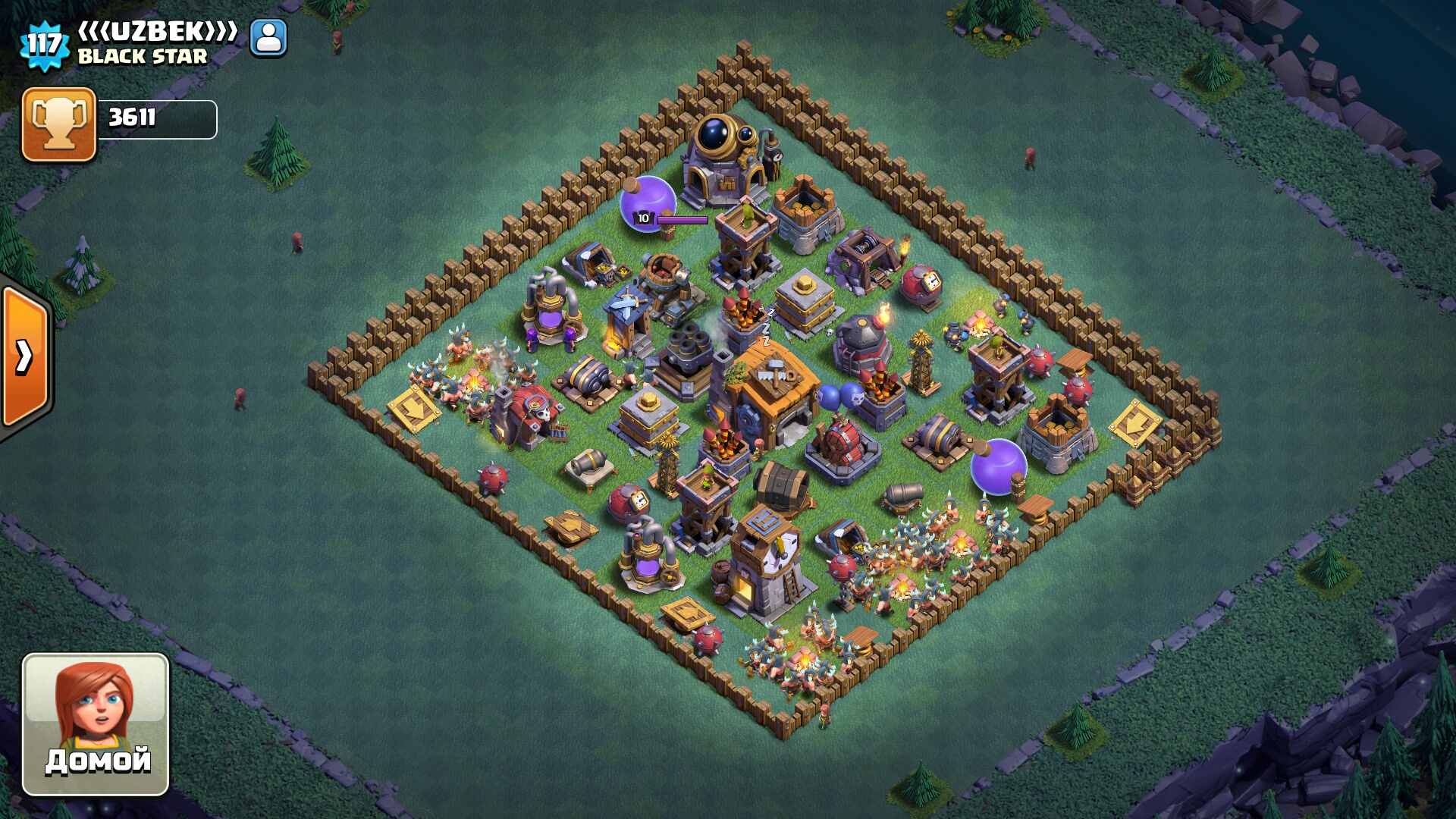Tap the gold trophy icon
This screenshot has width=1456, height=819.
pyautogui.click(x=59, y=124)
